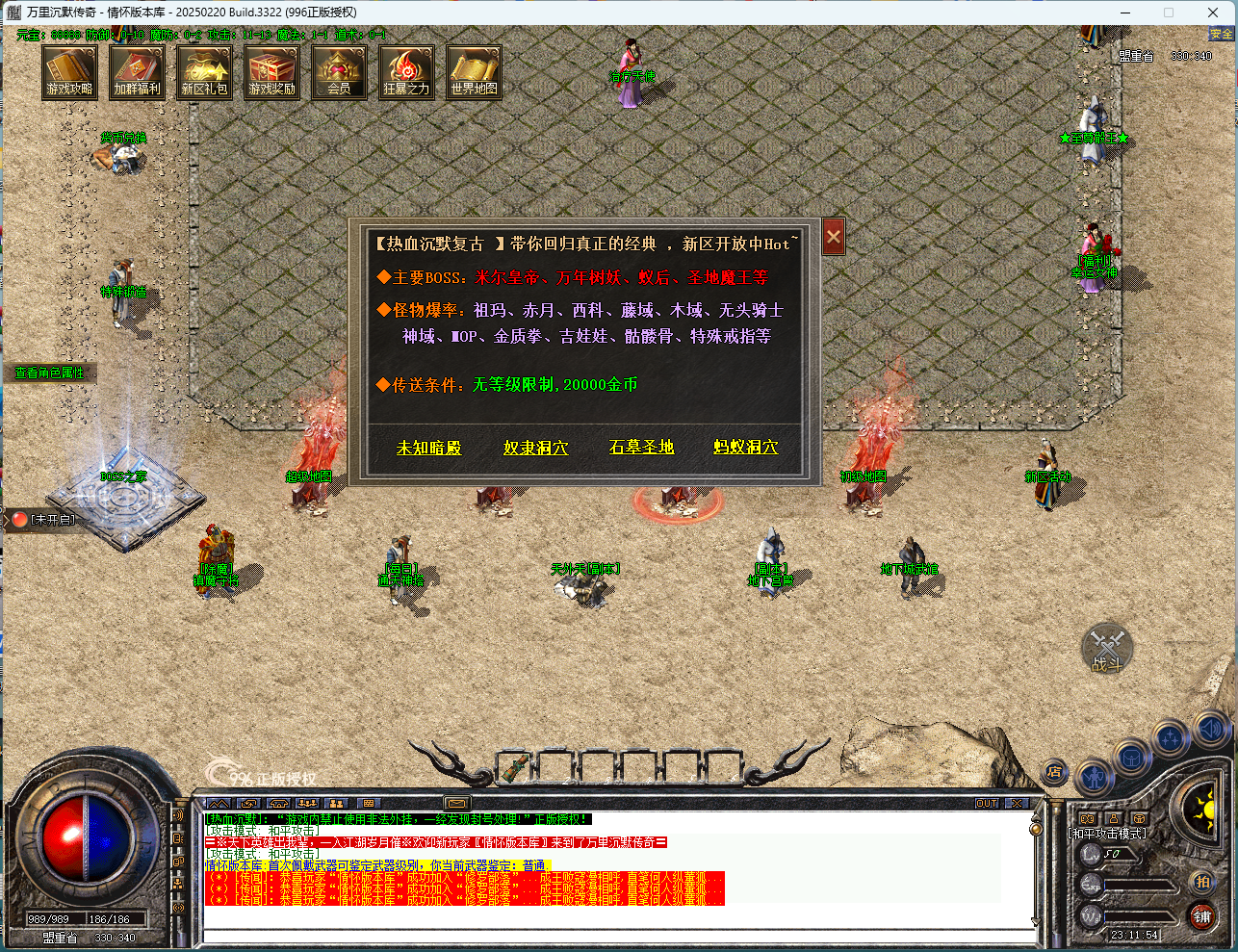Open the round 店 shop button
1238x952 pixels.
click(1055, 772)
